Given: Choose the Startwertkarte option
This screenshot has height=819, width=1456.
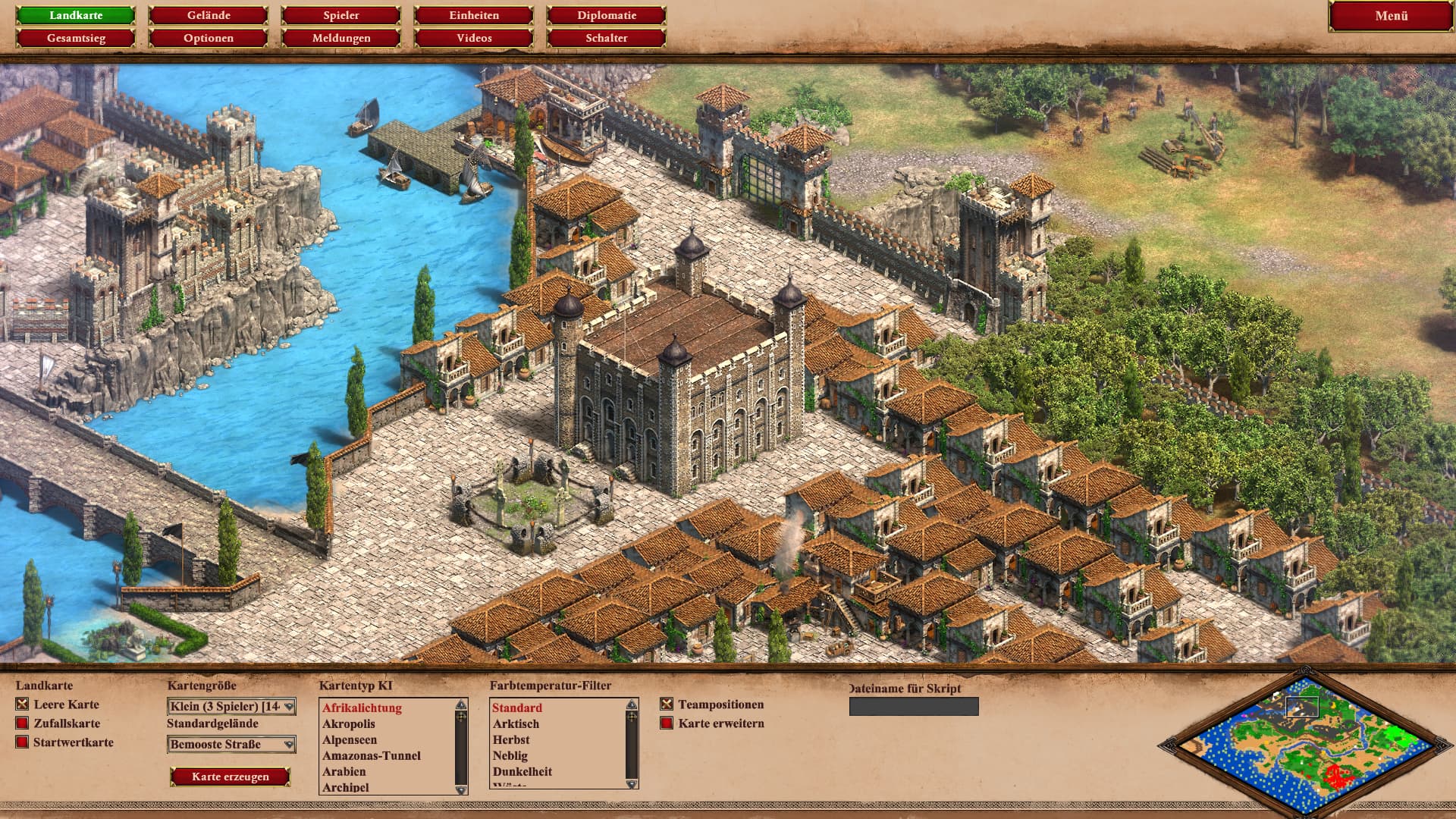Looking at the screenshot, I should coord(23,742).
